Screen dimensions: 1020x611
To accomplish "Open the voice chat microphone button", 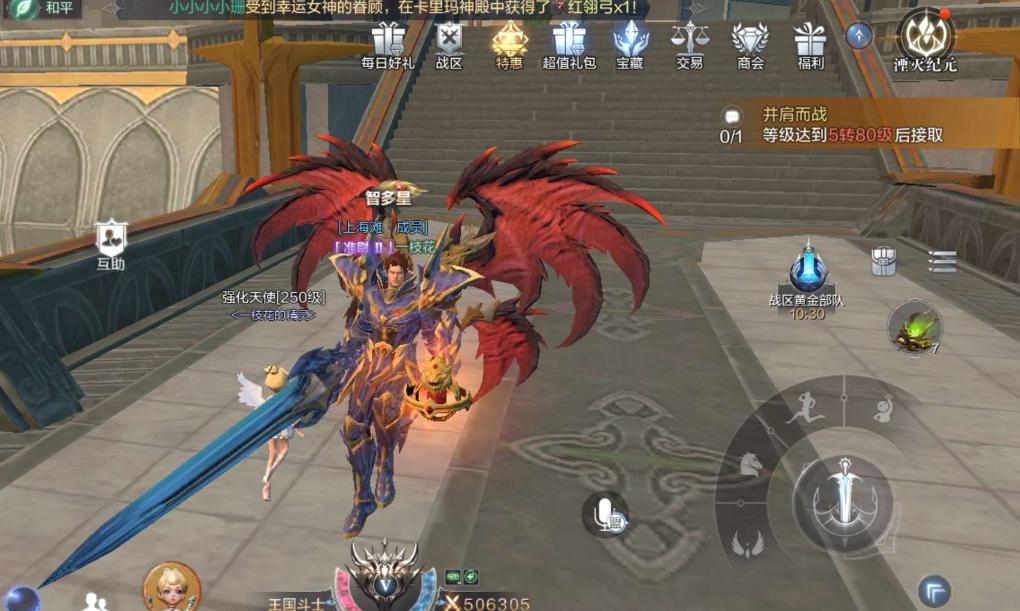I will pyautogui.click(x=605, y=514).
